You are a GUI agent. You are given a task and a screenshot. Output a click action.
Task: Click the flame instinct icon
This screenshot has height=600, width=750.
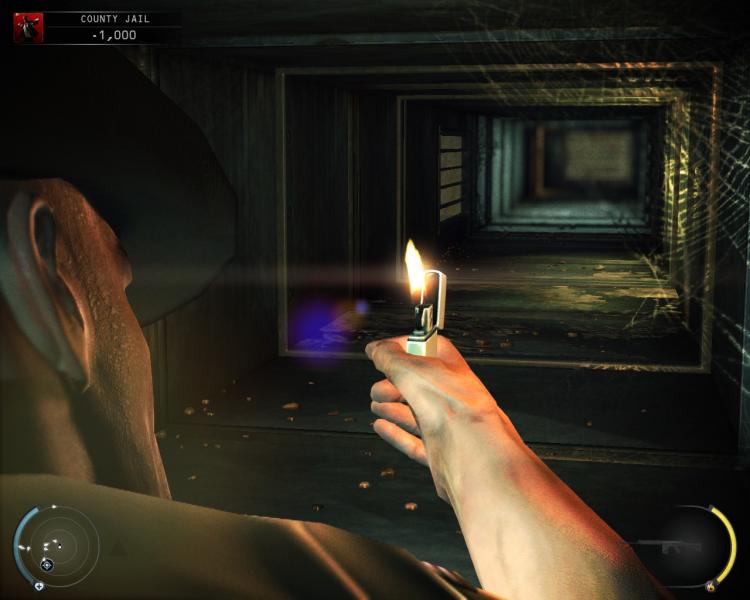click(711, 587)
